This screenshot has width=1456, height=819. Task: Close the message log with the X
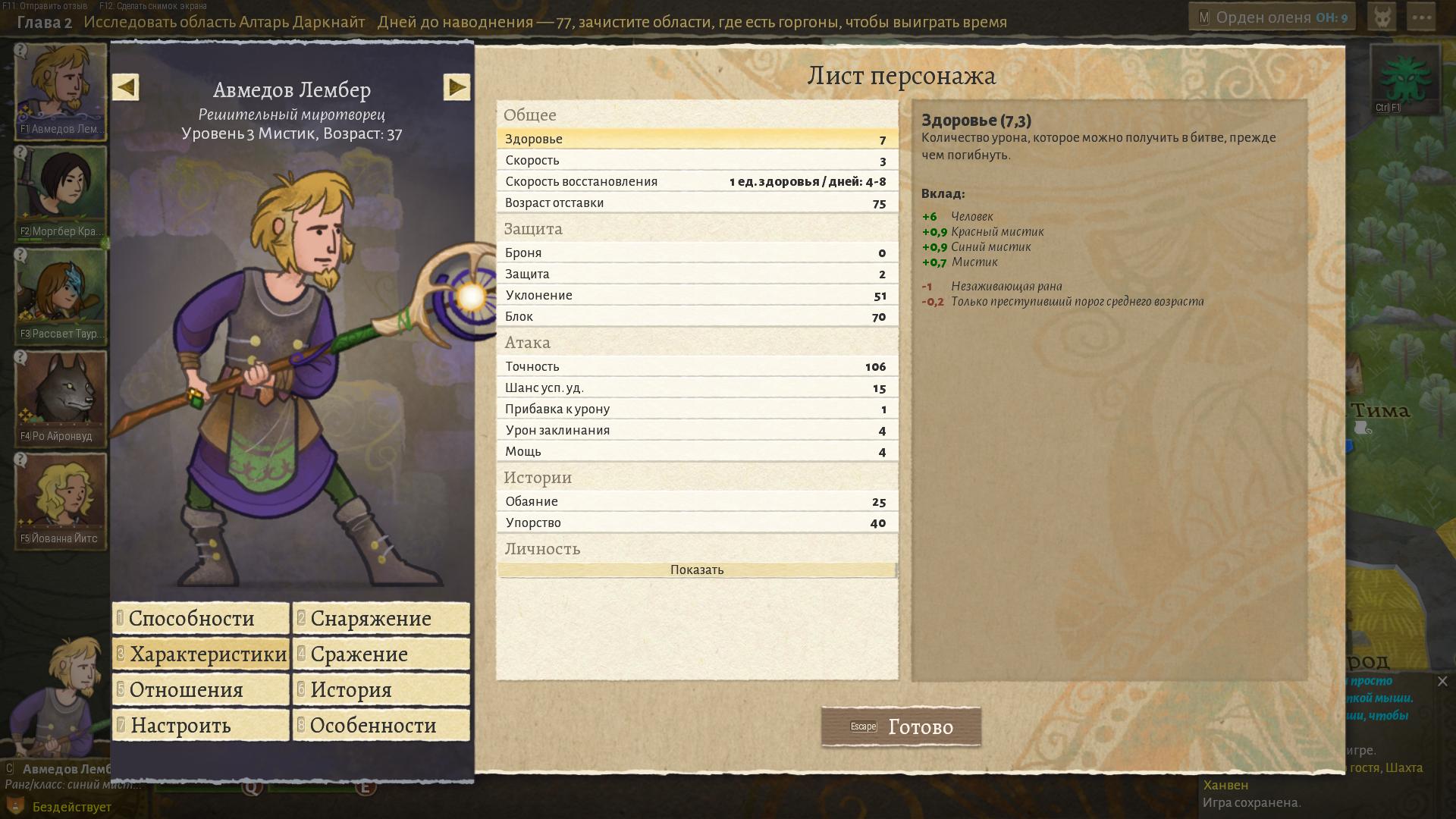(x=1442, y=682)
